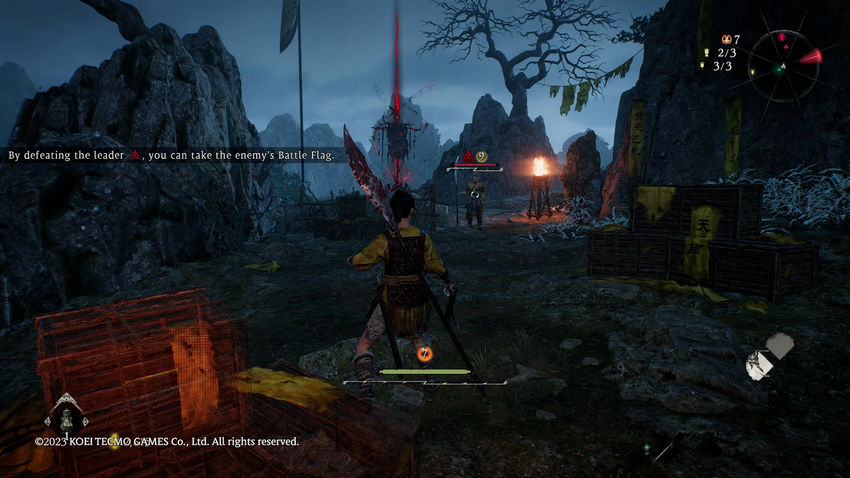Click the white spirit attack skill icon
Screen dimensions: 850x478
(x=759, y=366)
